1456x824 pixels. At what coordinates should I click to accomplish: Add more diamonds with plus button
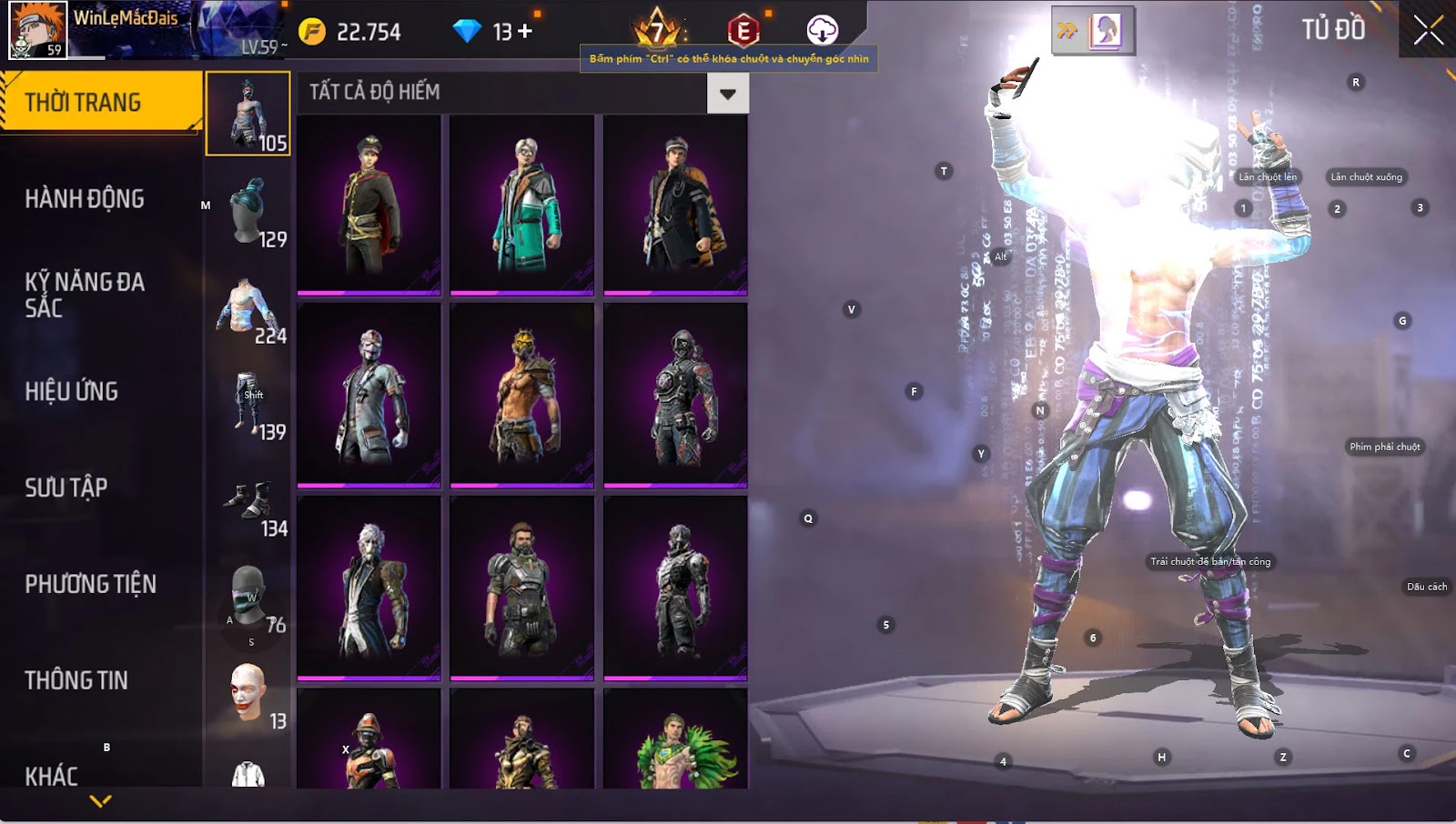click(525, 32)
